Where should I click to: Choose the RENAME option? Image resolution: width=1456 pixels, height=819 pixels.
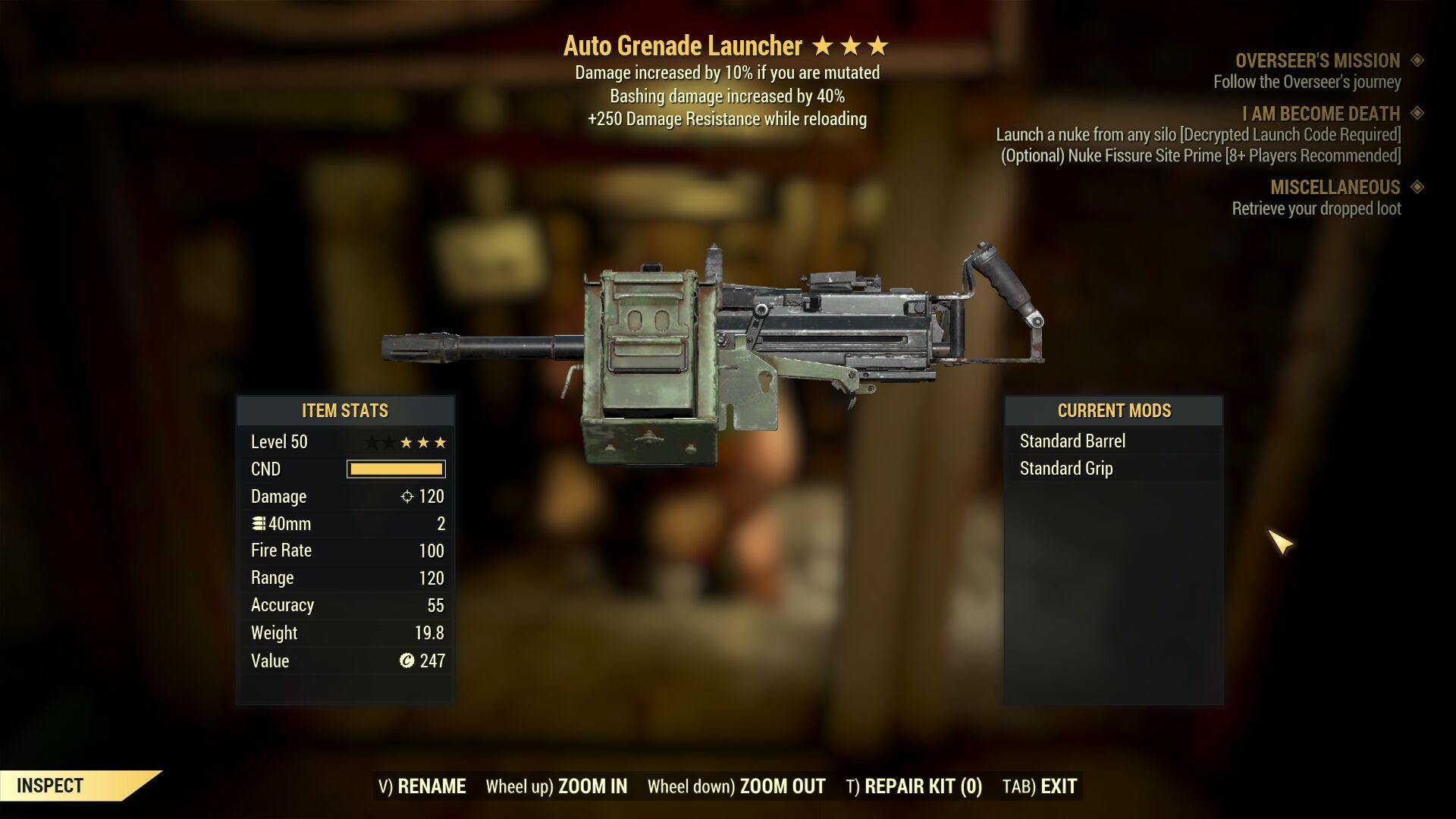[422, 786]
